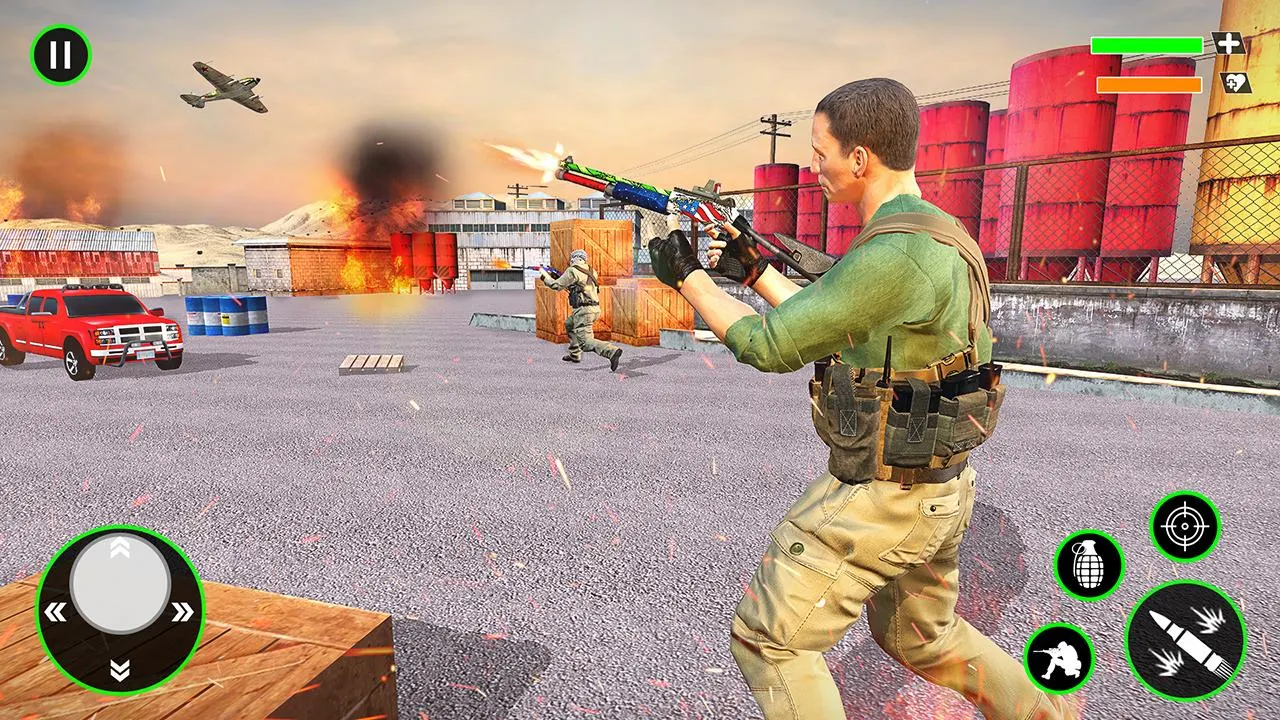Click the joystick's left arrow

57,611
